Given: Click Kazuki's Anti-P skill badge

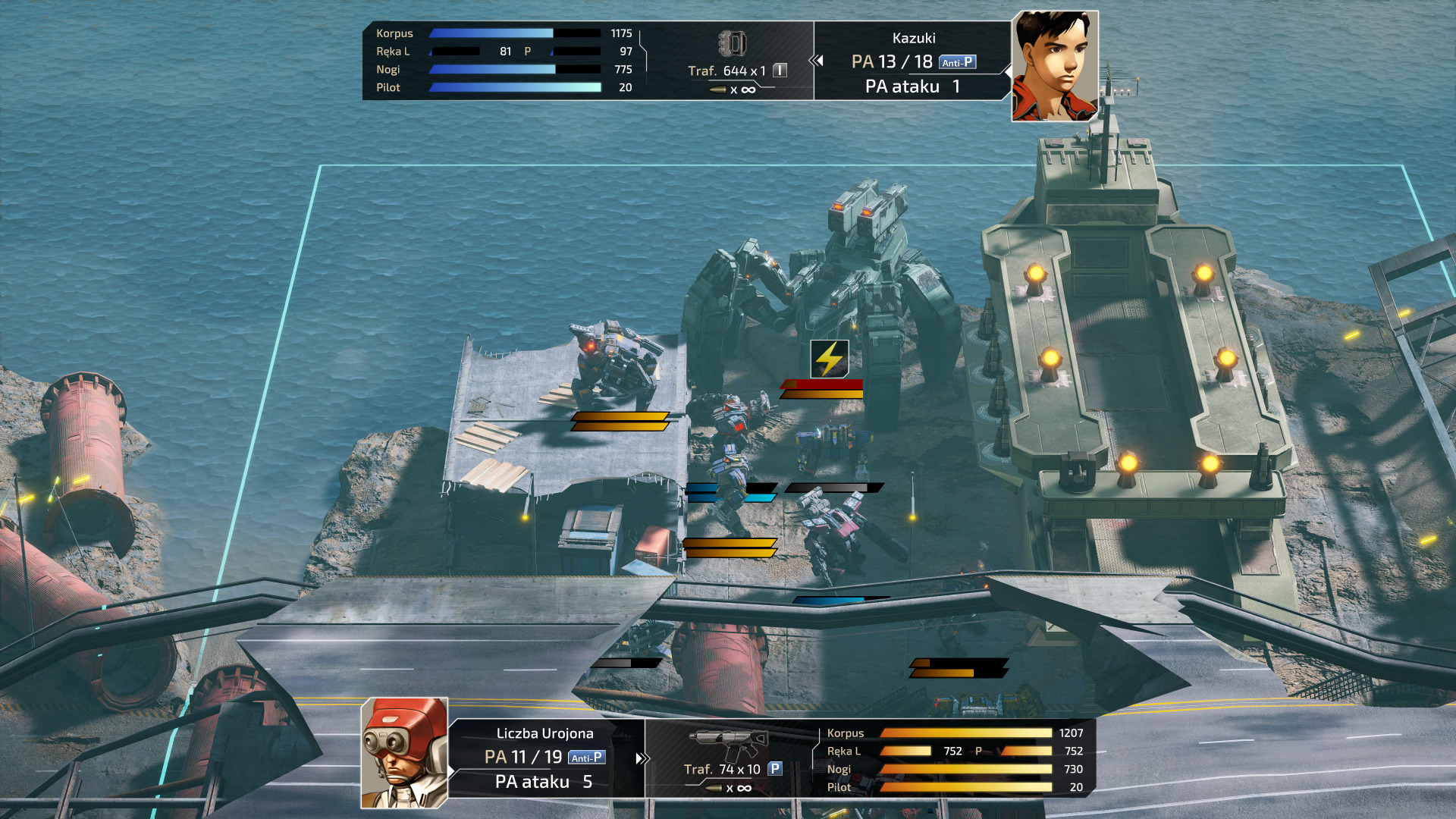Looking at the screenshot, I should click(957, 62).
